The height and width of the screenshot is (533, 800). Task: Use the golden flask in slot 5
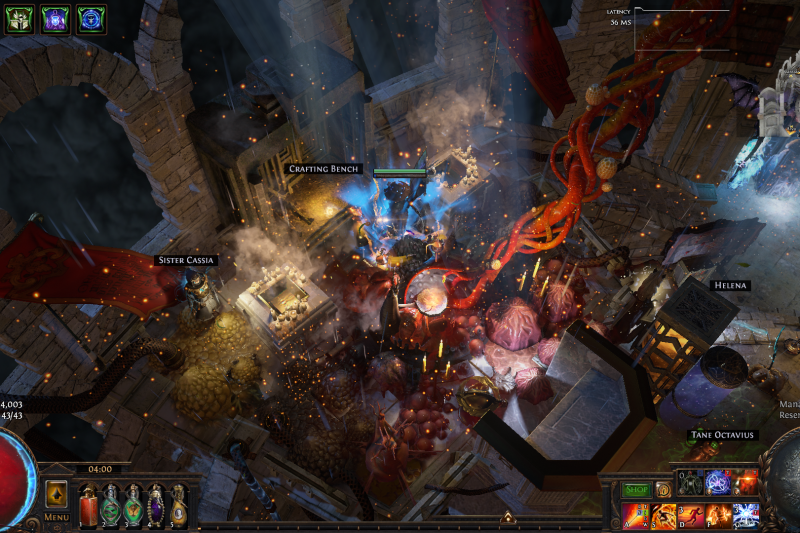click(178, 504)
